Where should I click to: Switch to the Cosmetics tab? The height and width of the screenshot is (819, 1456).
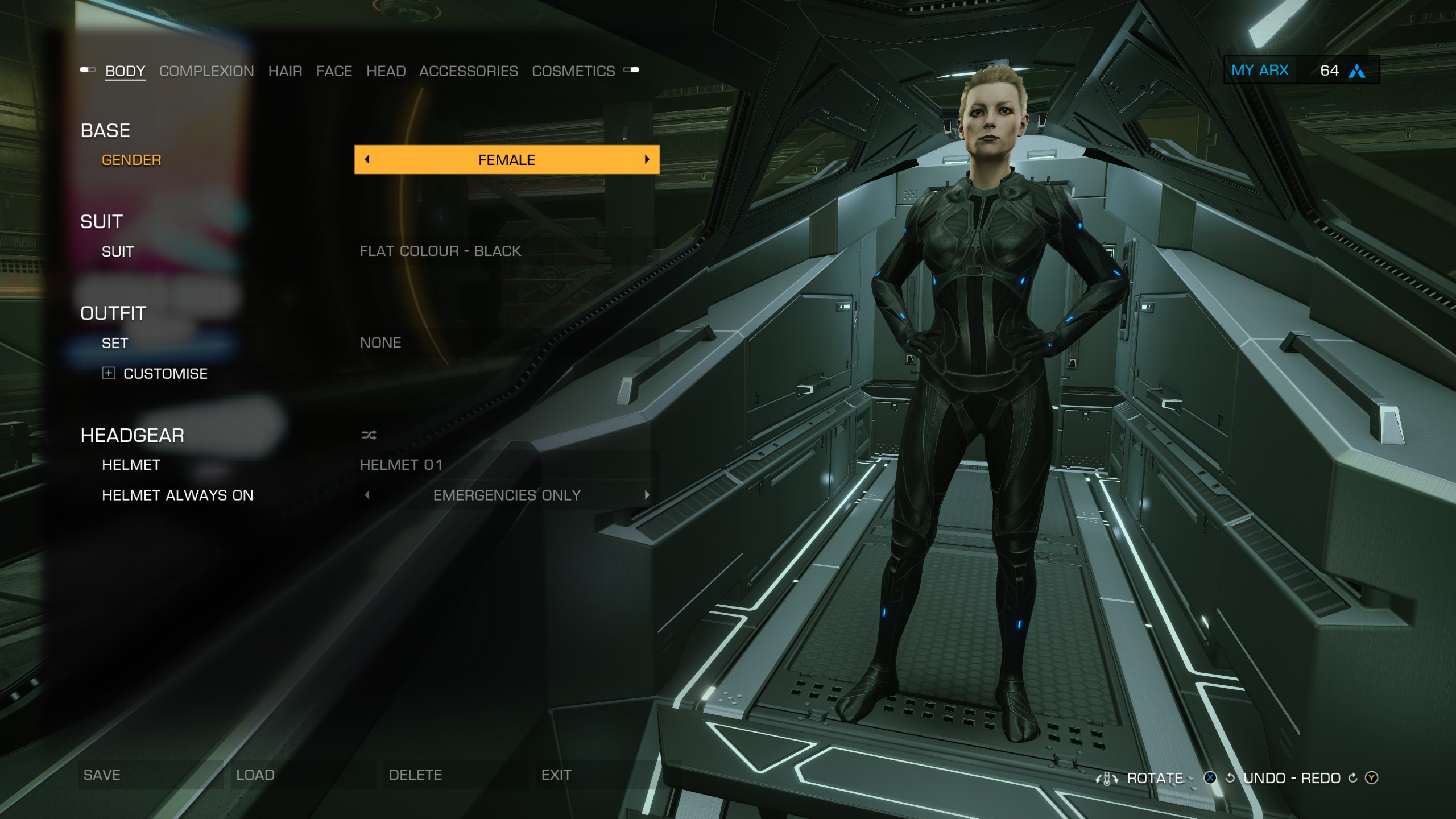573,71
